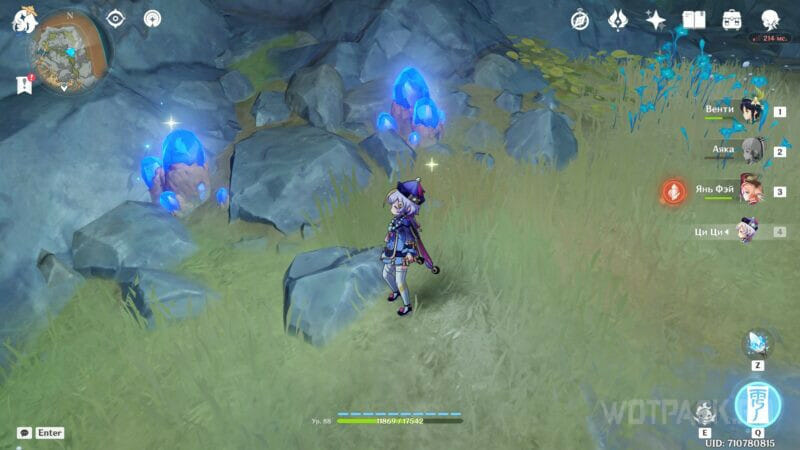Open the adventurer handbook book icon
This screenshot has width=800, height=450.
click(x=694, y=19)
